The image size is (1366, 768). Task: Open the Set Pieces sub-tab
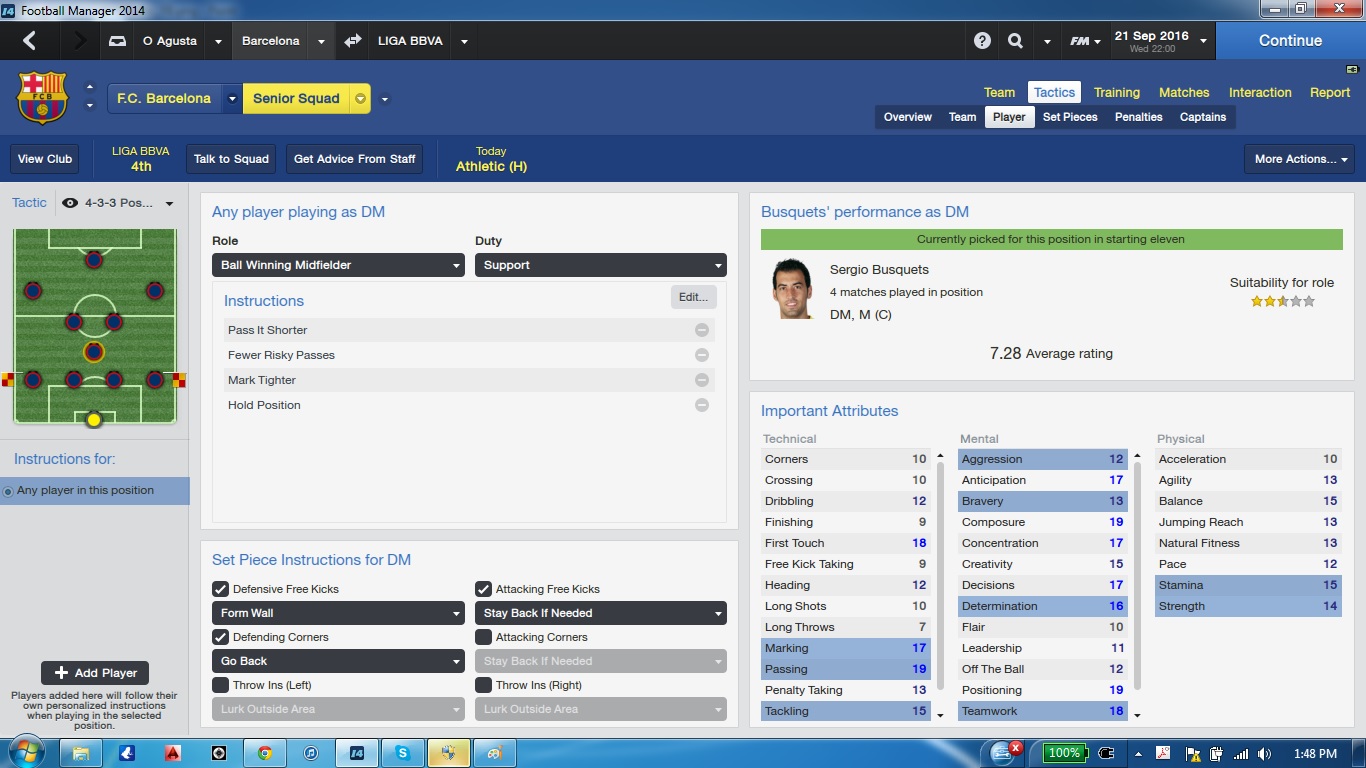(x=1070, y=117)
